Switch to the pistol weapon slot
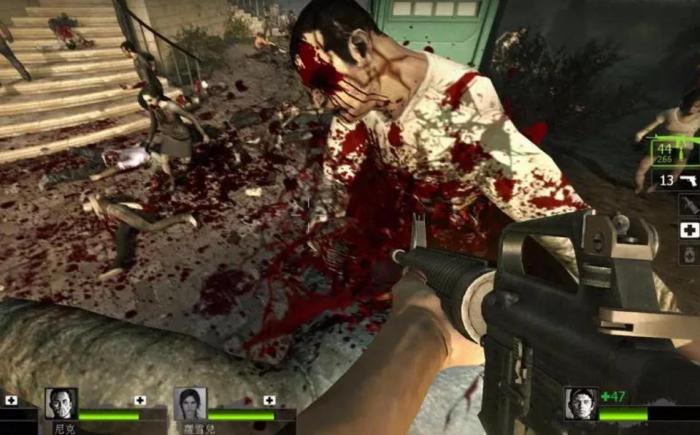 (675, 179)
